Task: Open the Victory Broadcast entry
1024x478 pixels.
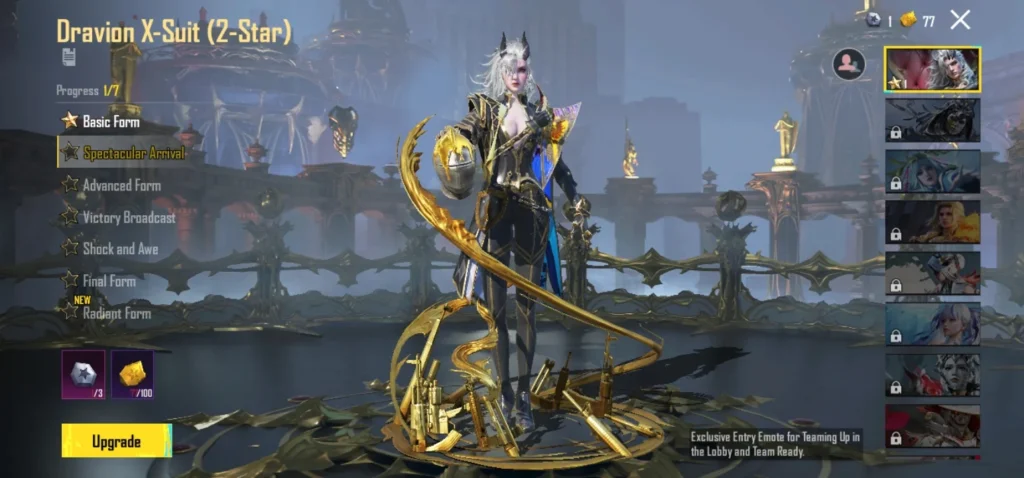Action: pyautogui.click(x=128, y=217)
